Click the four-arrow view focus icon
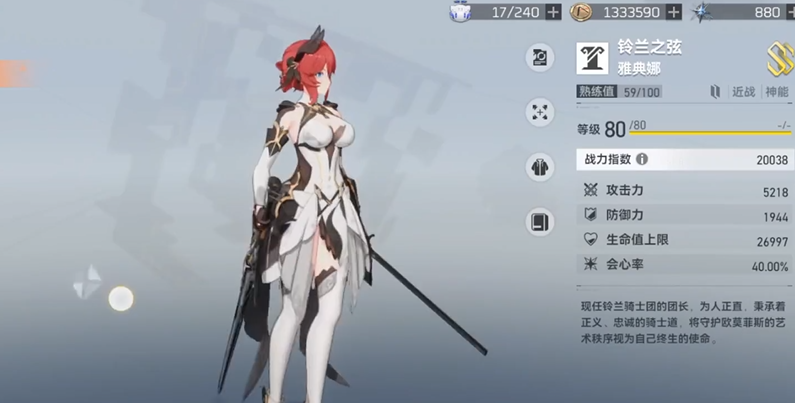Image resolution: width=795 pixels, height=403 pixels. pyautogui.click(x=540, y=112)
